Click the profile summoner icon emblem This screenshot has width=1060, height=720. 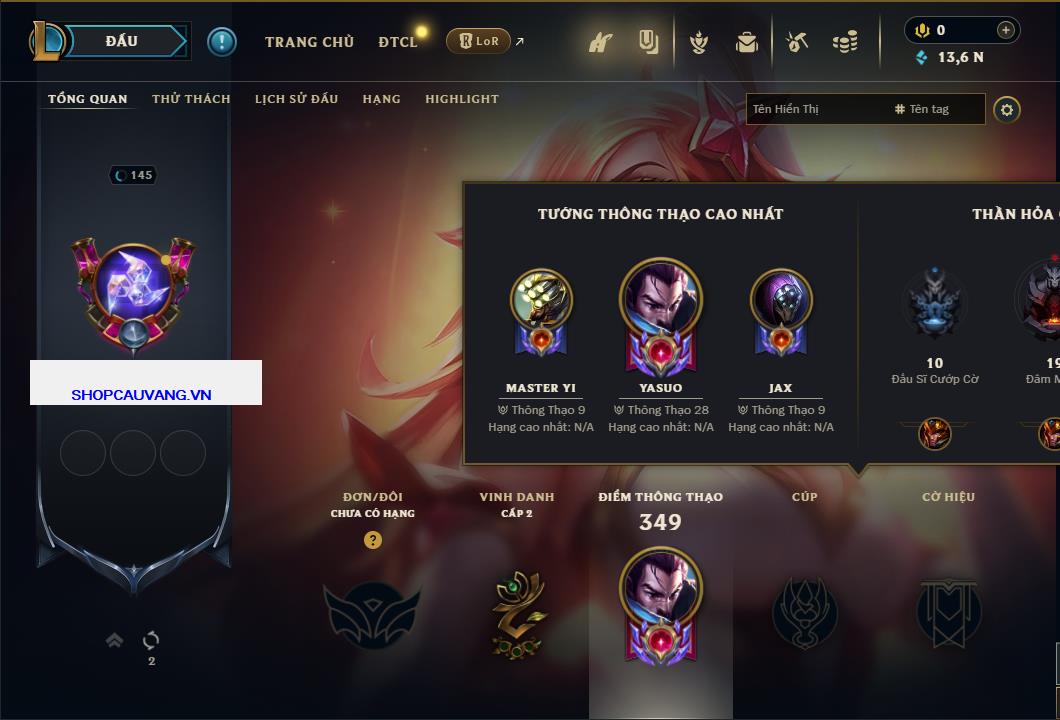click(135, 290)
